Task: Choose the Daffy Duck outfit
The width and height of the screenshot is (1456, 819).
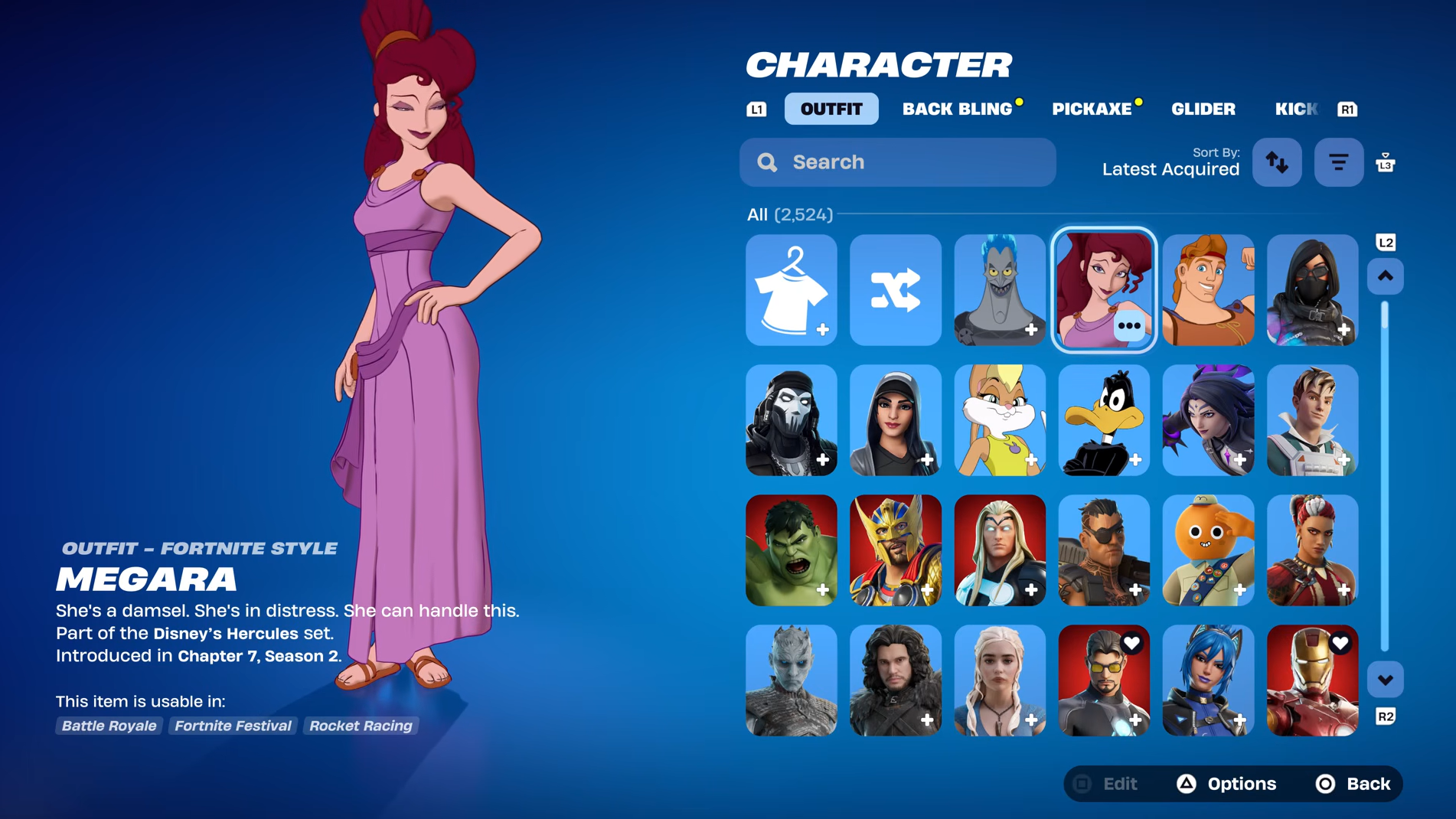Action: 1103,420
